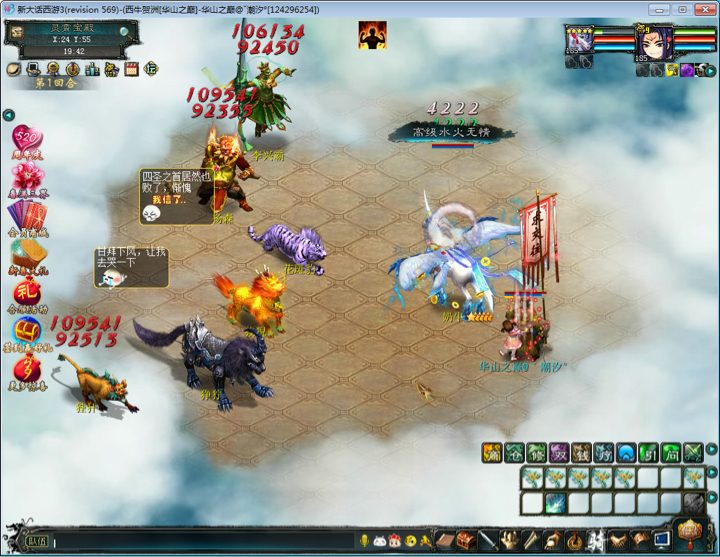Focus the chat input field
Image resolution: width=720 pixels, height=557 pixels.
click(x=200, y=541)
